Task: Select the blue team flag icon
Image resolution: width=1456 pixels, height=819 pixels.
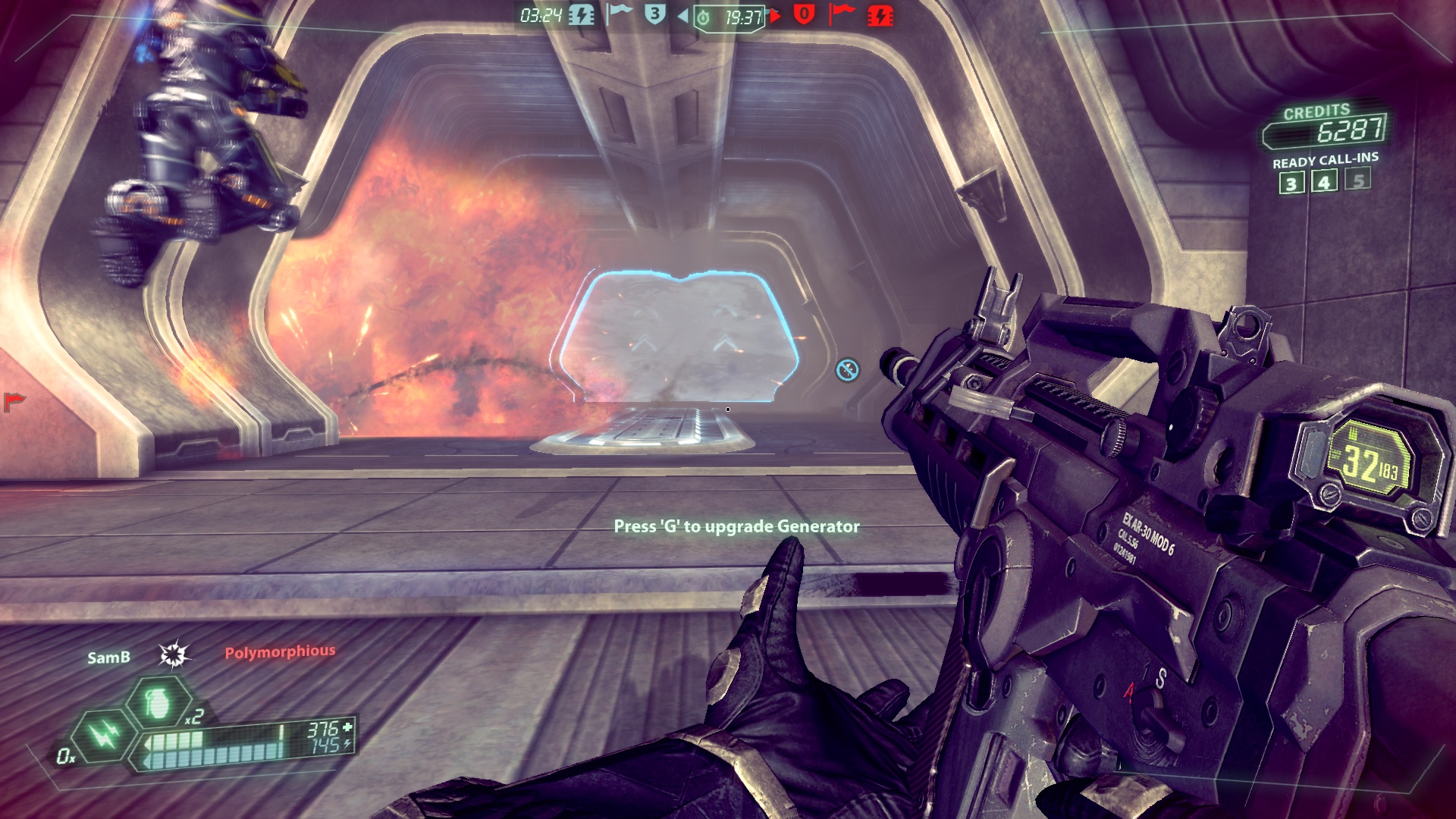Action: [x=619, y=14]
